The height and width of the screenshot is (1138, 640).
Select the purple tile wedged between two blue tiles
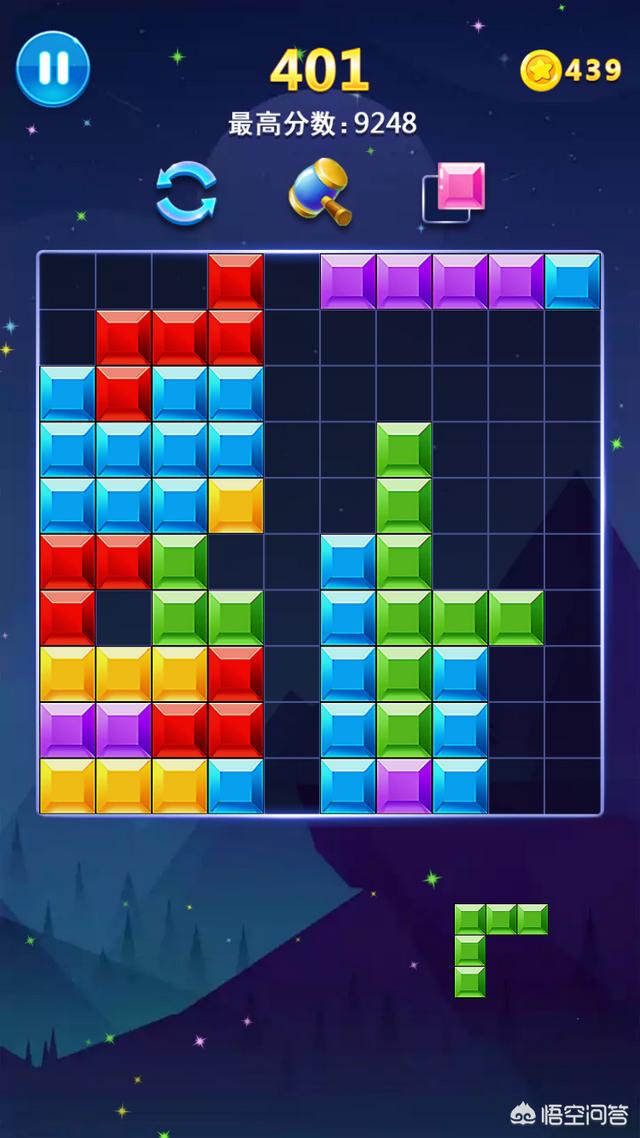pos(404,786)
